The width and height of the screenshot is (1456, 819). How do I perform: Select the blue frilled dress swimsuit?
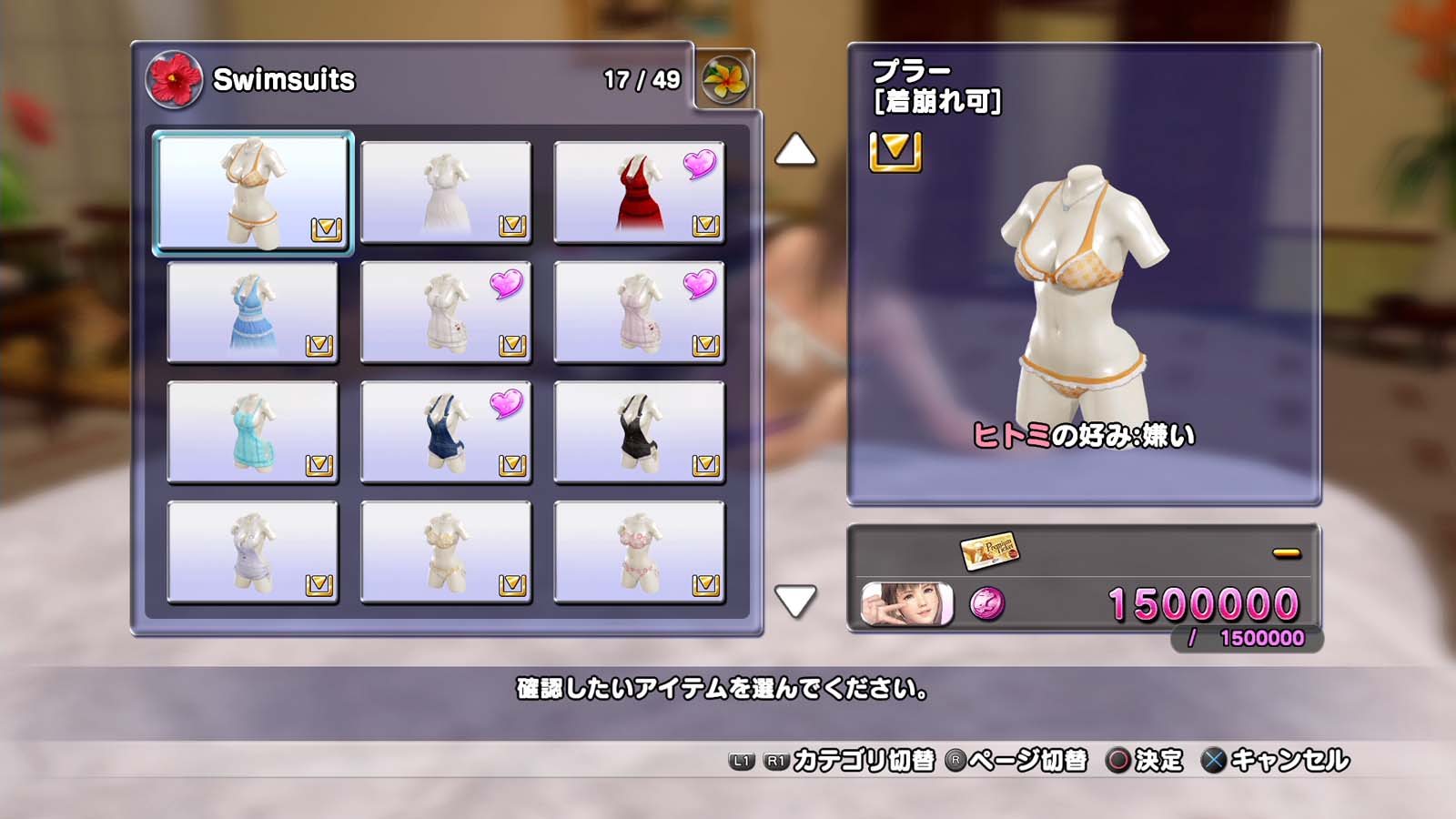pos(253,312)
